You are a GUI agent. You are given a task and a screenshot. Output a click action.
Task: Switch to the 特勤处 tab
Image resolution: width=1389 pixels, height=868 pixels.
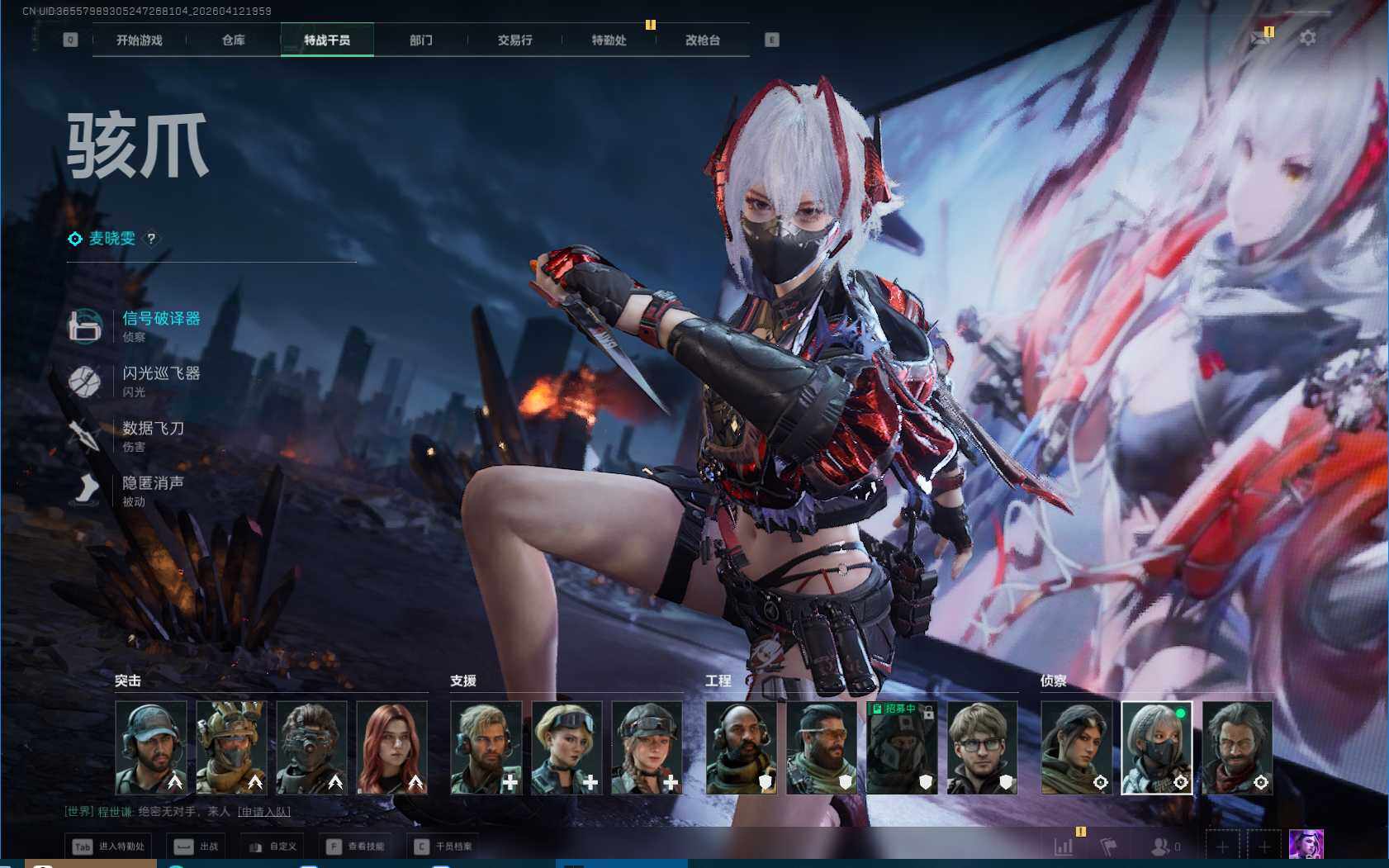tap(609, 40)
